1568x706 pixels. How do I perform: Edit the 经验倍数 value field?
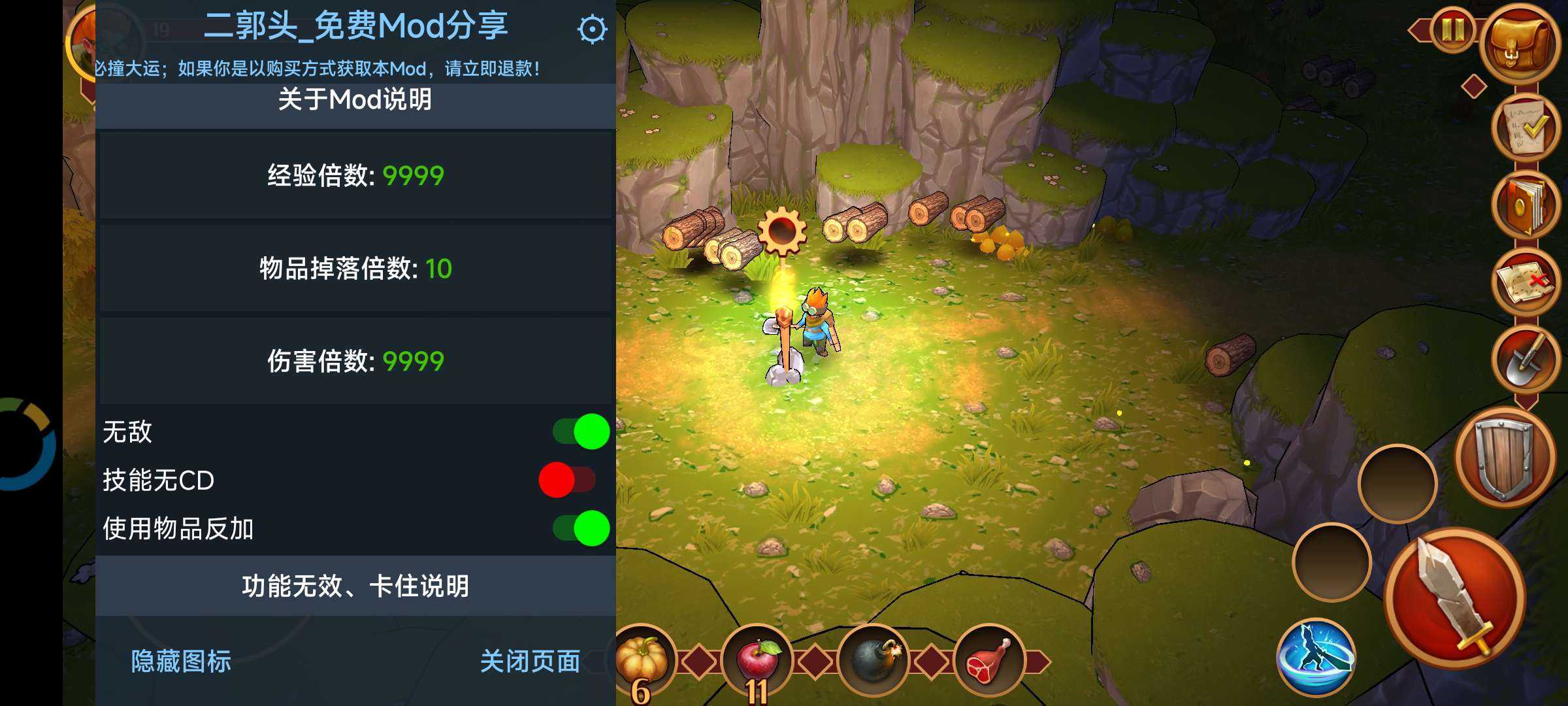point(355,175)
